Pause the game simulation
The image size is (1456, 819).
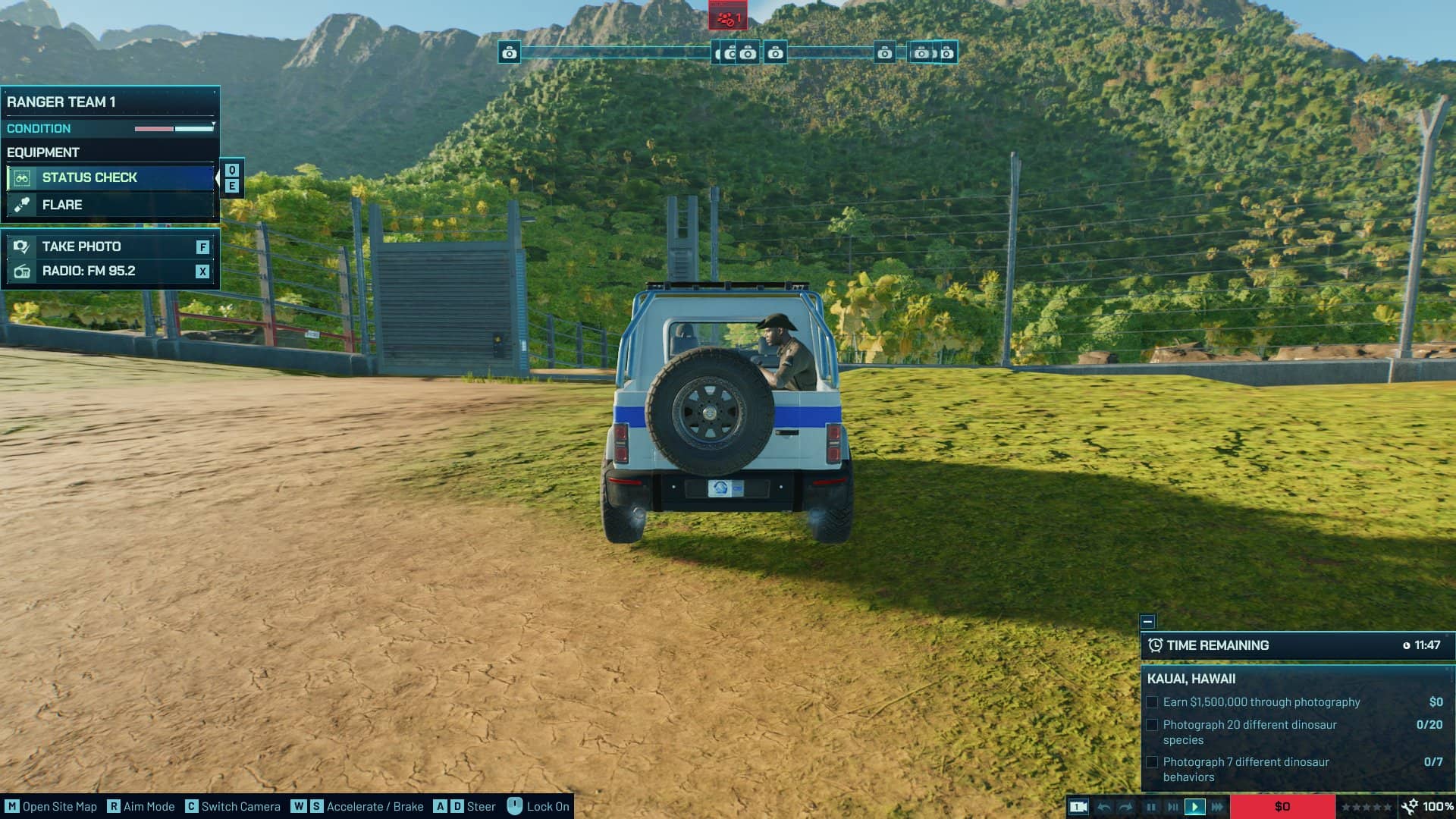1151,807
